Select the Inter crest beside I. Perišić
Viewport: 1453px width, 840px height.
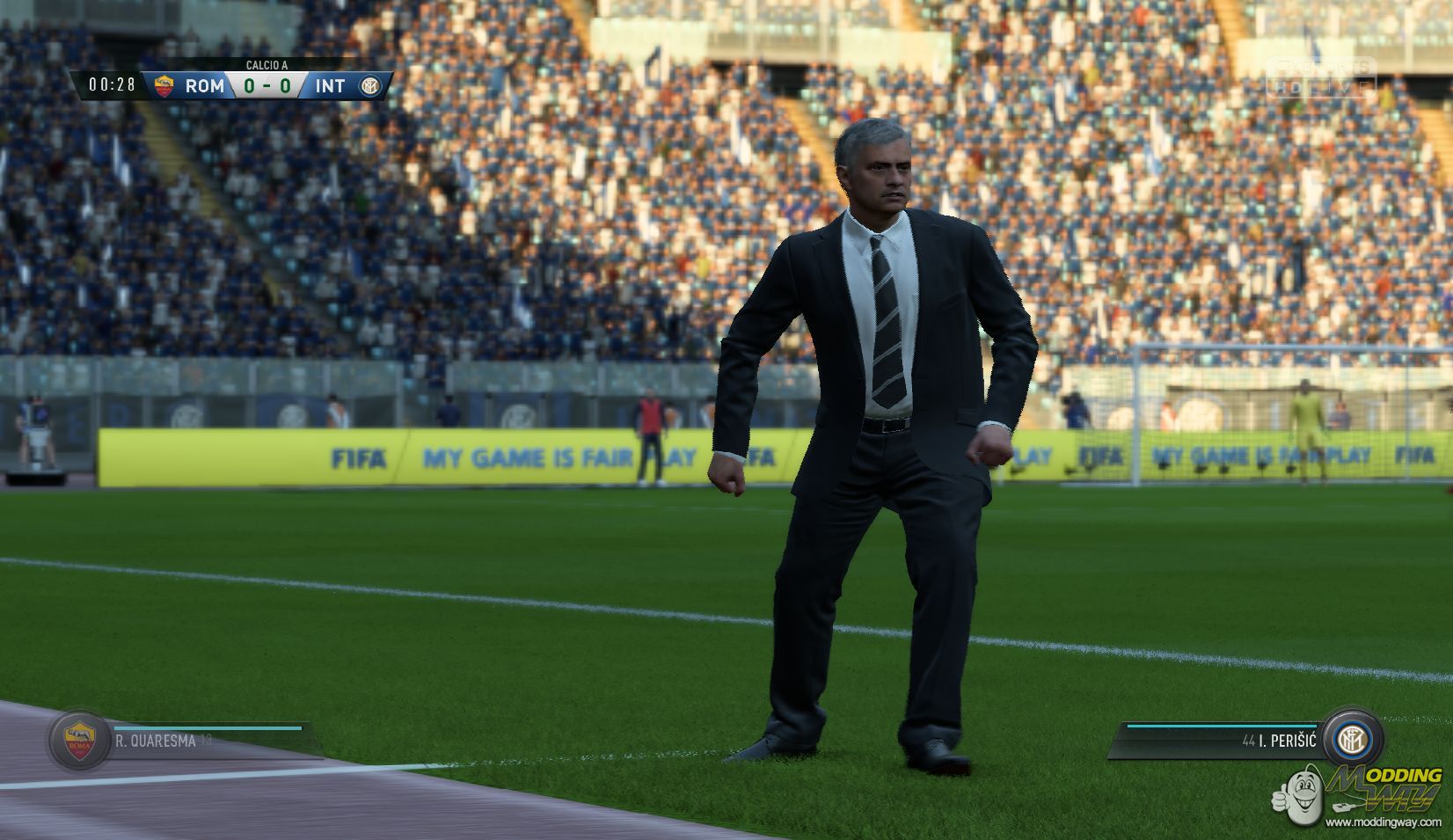[x=1350, y=740]
